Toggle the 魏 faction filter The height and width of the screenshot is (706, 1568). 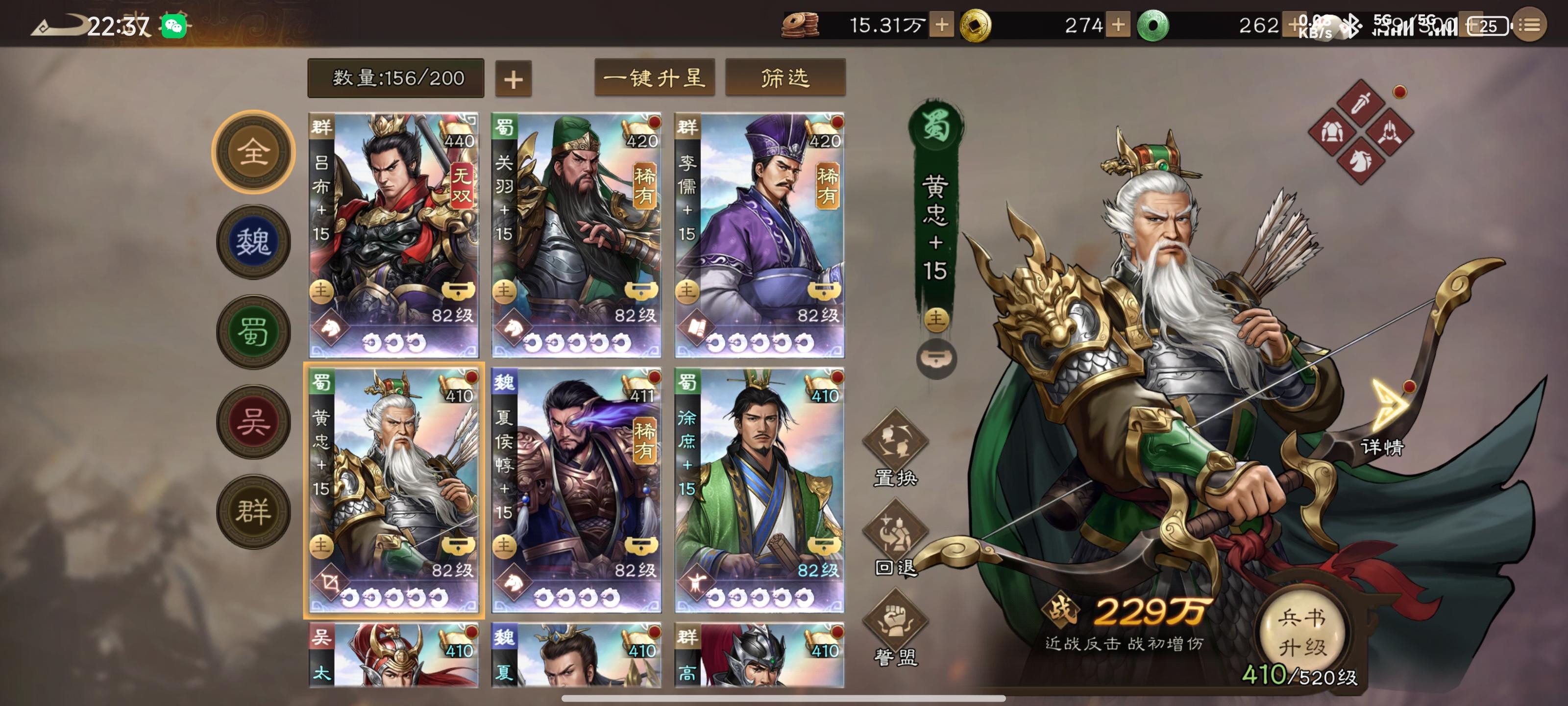tap(254, 241)
